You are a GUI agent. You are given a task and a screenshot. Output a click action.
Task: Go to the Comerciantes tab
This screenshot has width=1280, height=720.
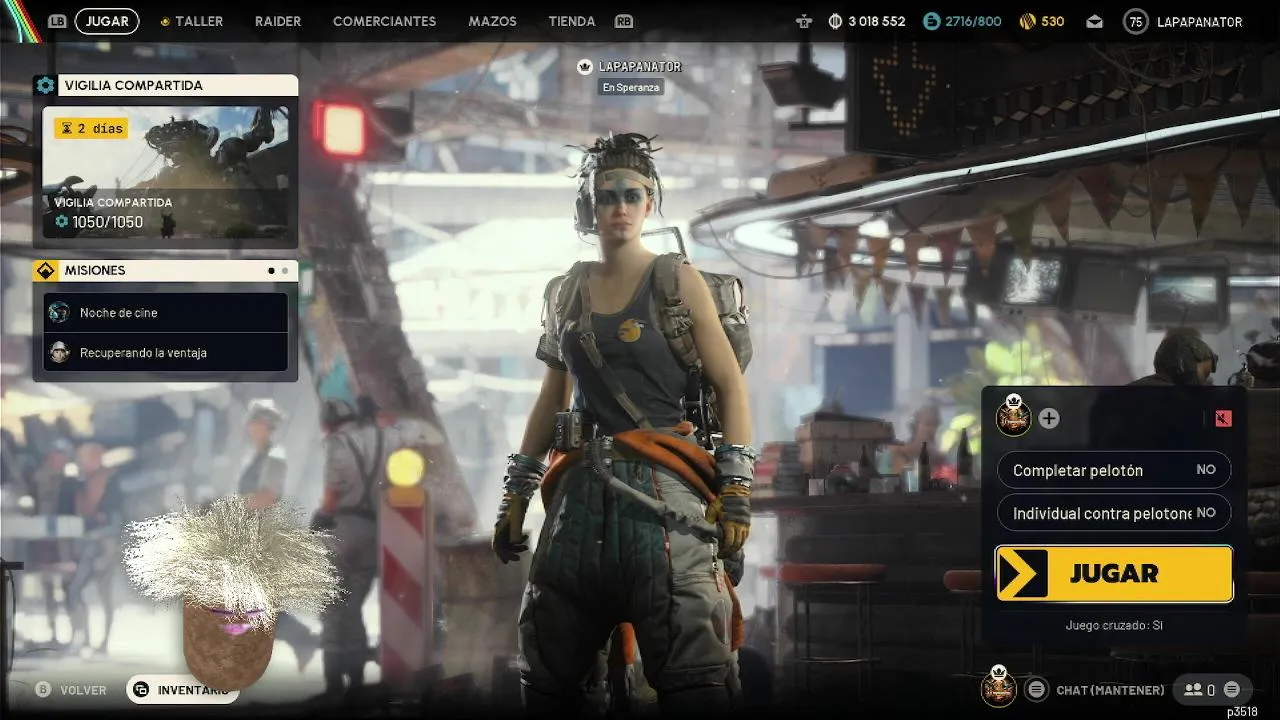click(x=384, y=21)
